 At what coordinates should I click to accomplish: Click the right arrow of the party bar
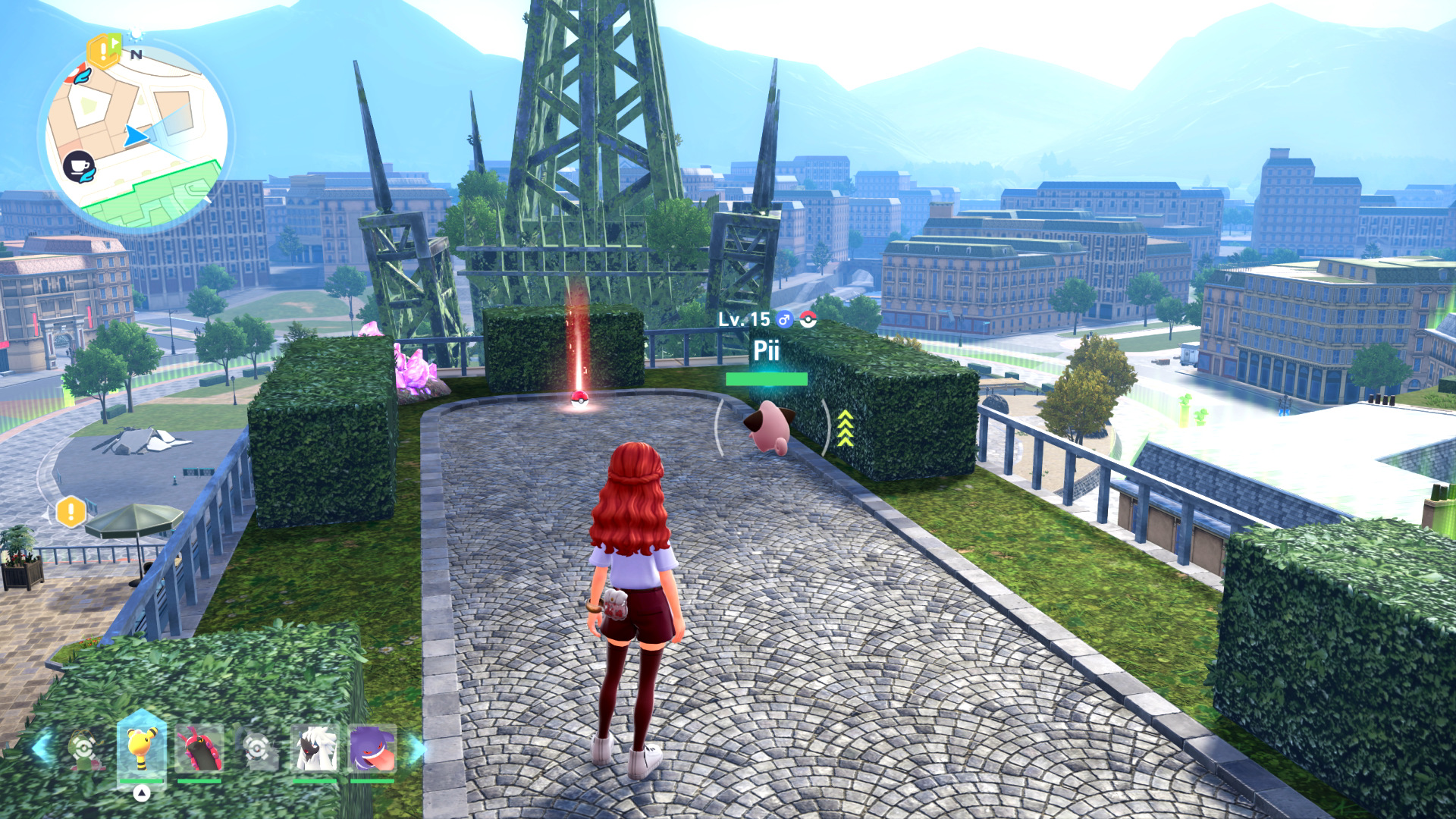(x=416, y=748)
